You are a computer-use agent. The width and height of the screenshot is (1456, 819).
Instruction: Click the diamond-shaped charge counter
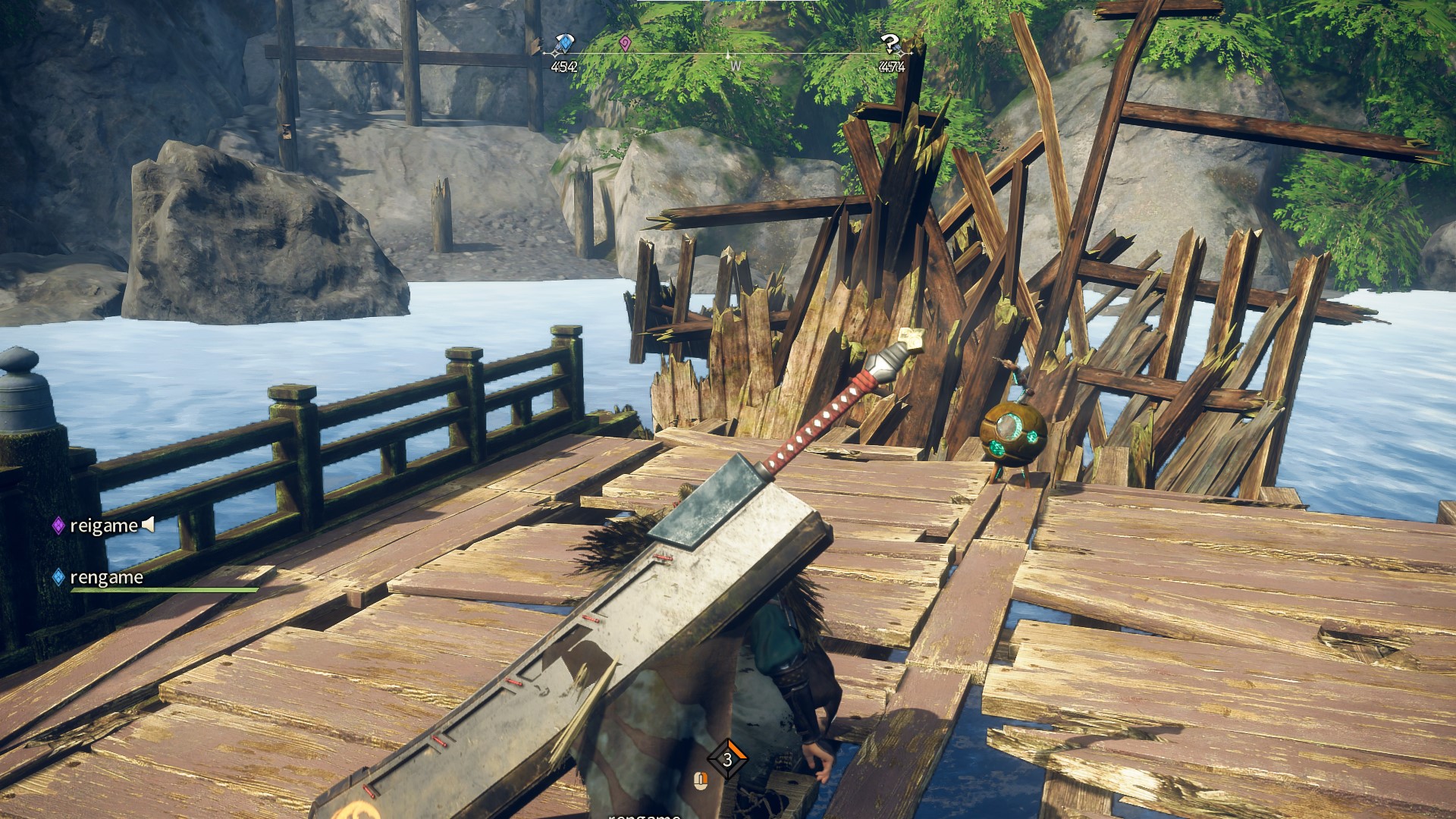727,759
